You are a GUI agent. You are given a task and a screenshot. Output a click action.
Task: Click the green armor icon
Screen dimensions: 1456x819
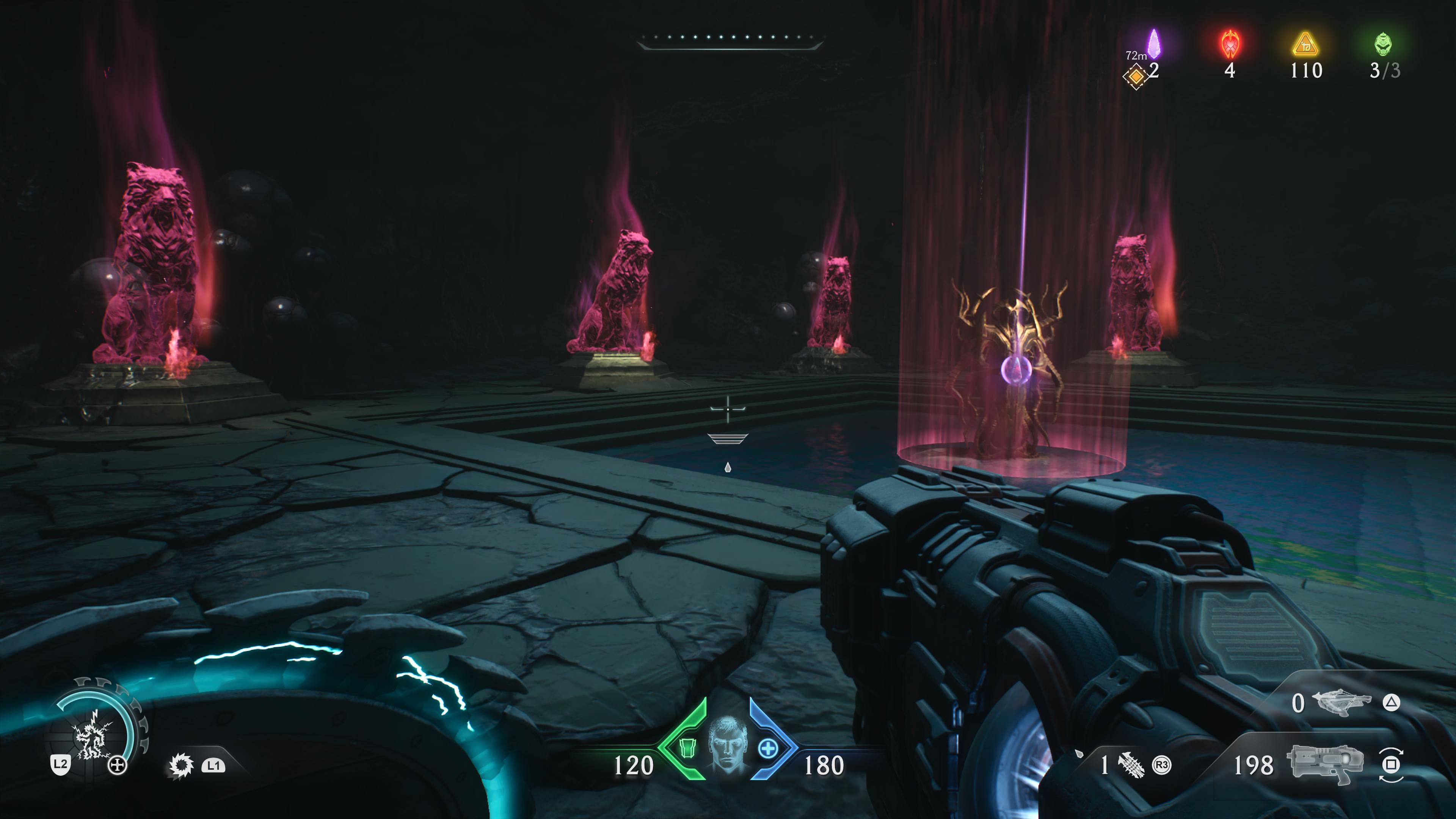[x=687, y=748]
